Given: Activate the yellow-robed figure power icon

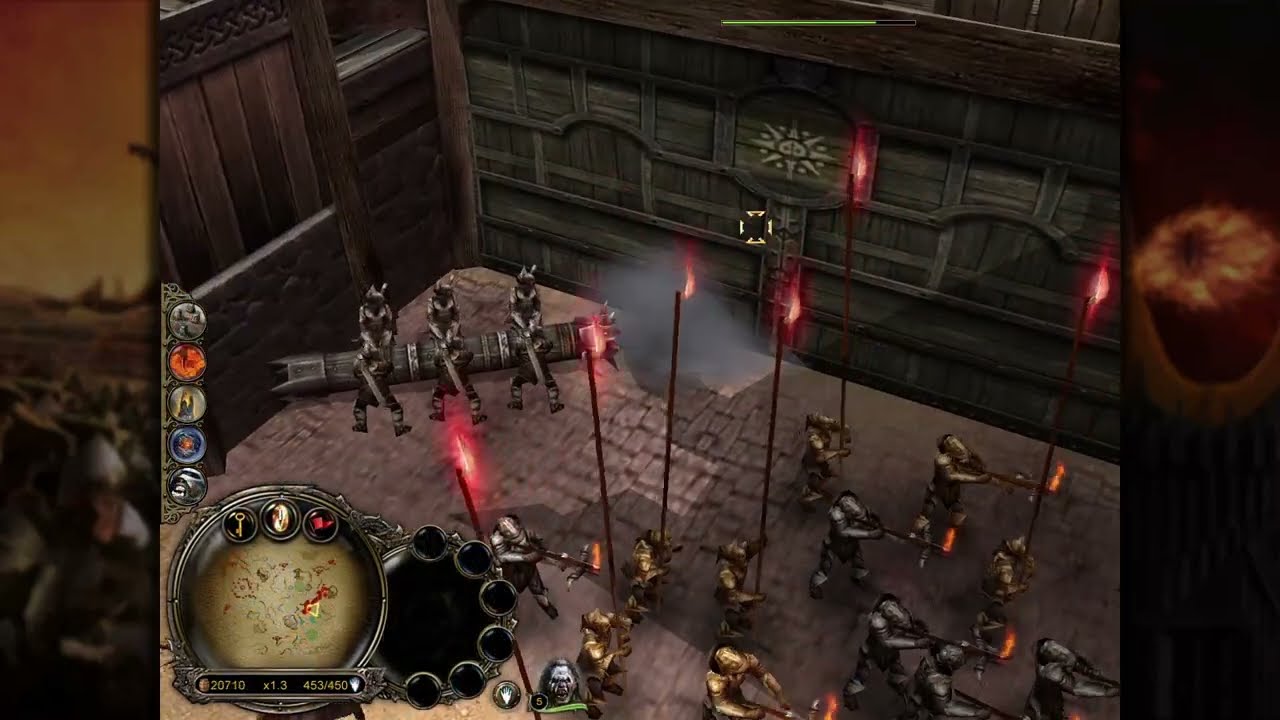Looking at the screenshot, I should point(187,402).
